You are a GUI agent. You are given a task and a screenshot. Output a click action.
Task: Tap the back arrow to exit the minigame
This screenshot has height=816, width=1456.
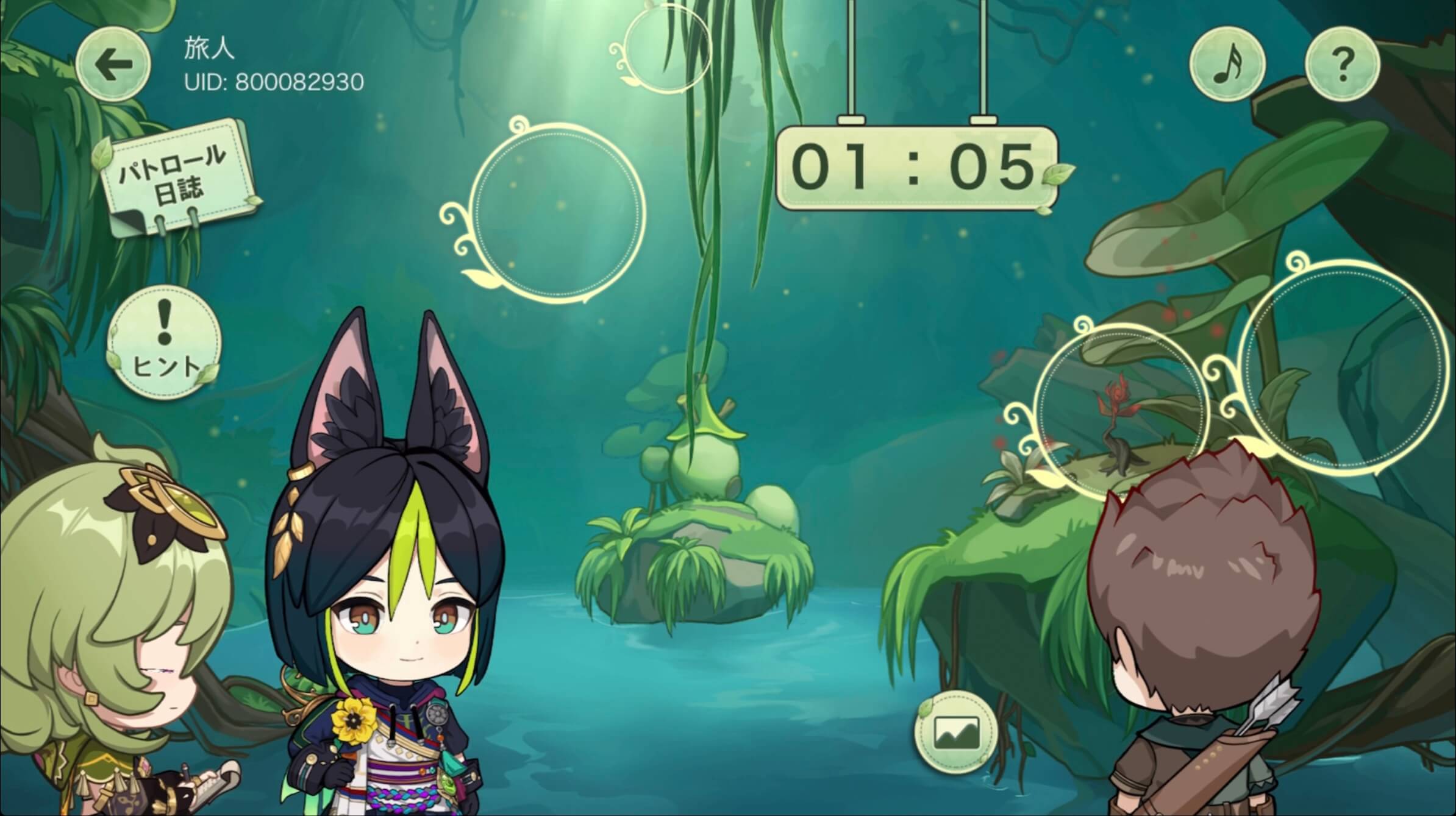113,62
